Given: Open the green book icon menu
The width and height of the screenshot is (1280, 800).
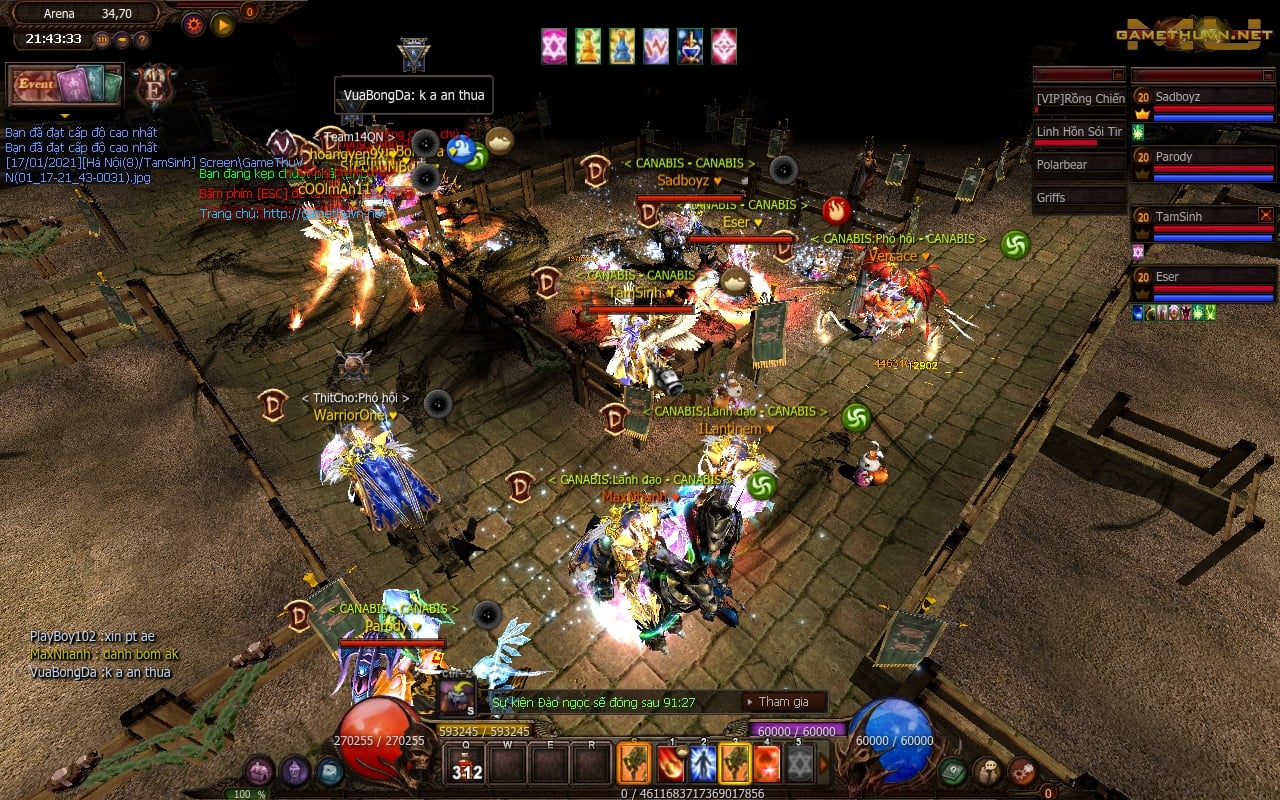Looking at the screenshot, I should point(952,771).
